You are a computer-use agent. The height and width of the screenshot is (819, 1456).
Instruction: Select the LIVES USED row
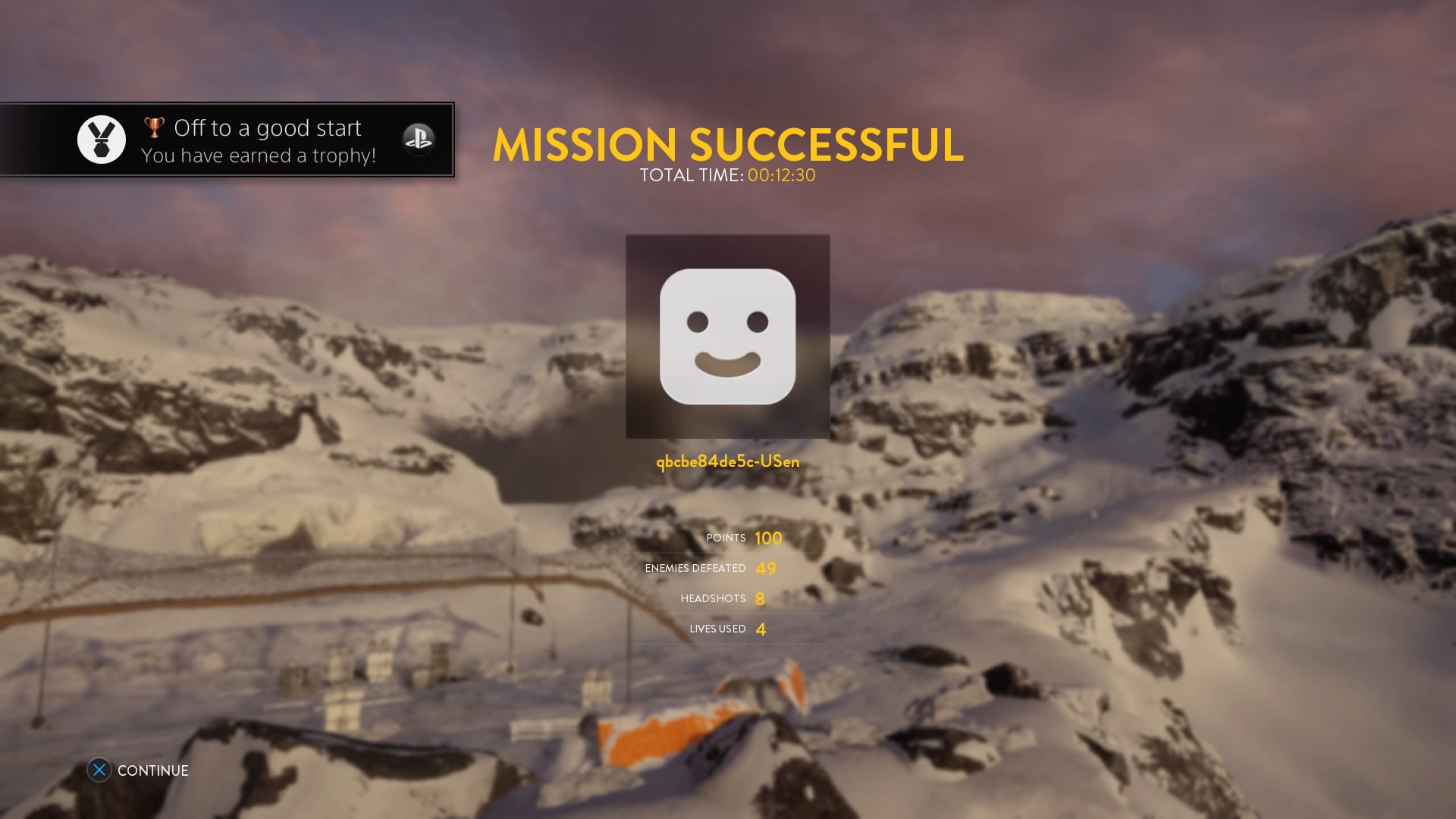pyautogui.click(x=716, y=629)
